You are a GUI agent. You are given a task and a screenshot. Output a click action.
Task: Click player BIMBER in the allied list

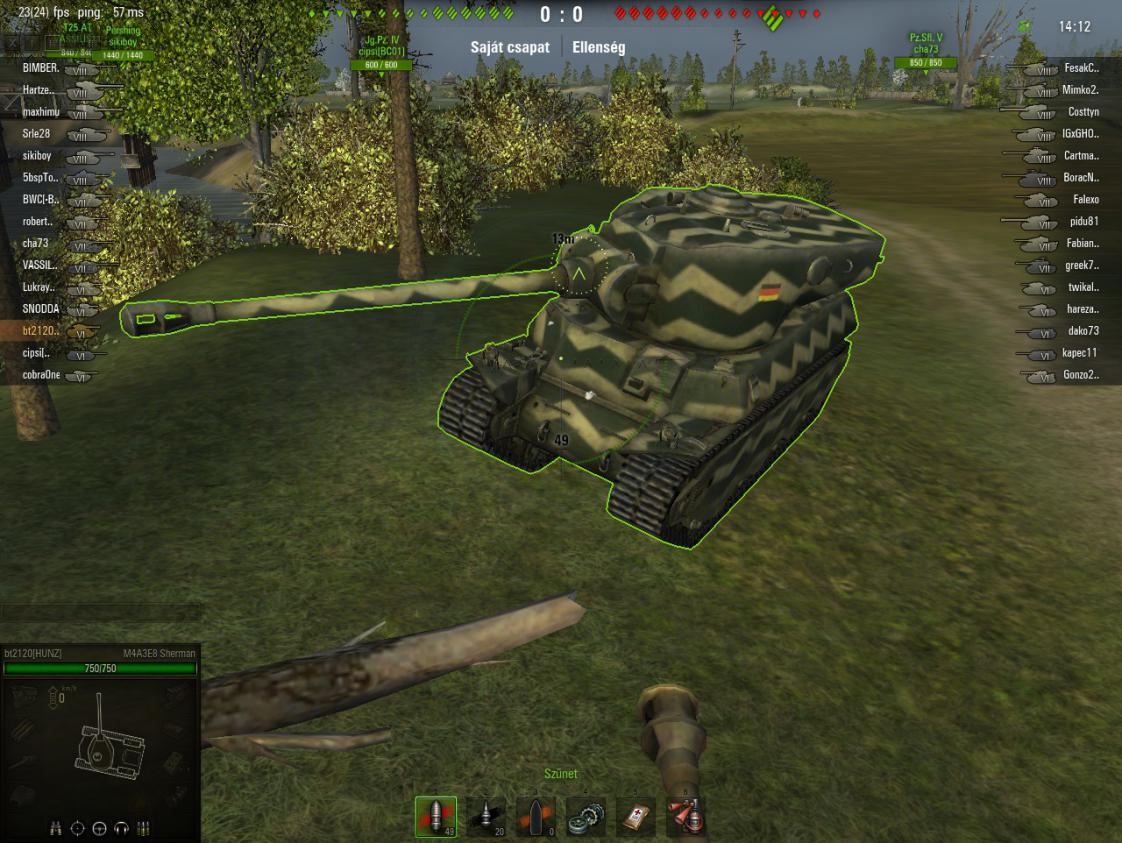(x=38, y=68)
